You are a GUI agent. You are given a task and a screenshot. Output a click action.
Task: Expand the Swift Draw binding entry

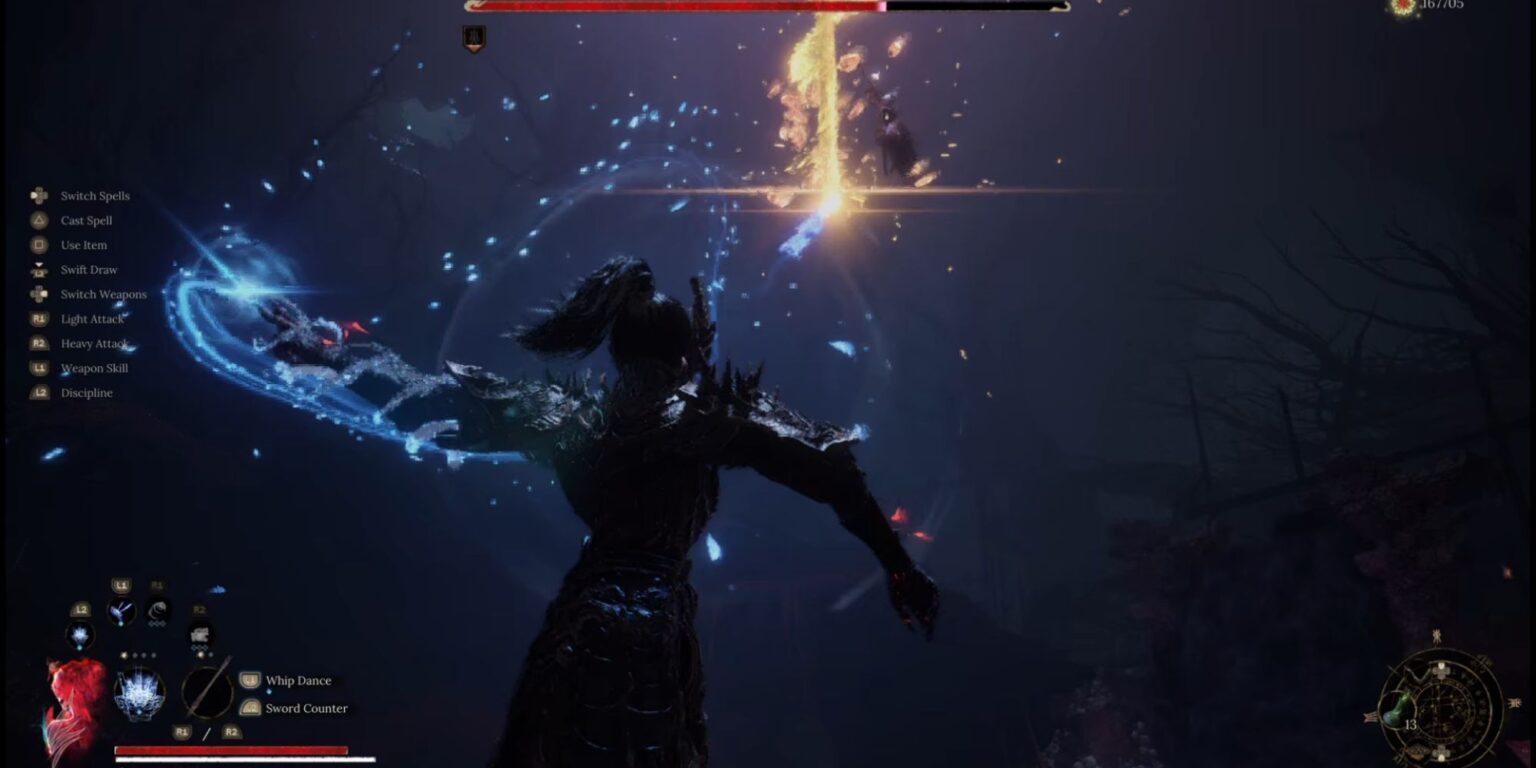point(89,269)
